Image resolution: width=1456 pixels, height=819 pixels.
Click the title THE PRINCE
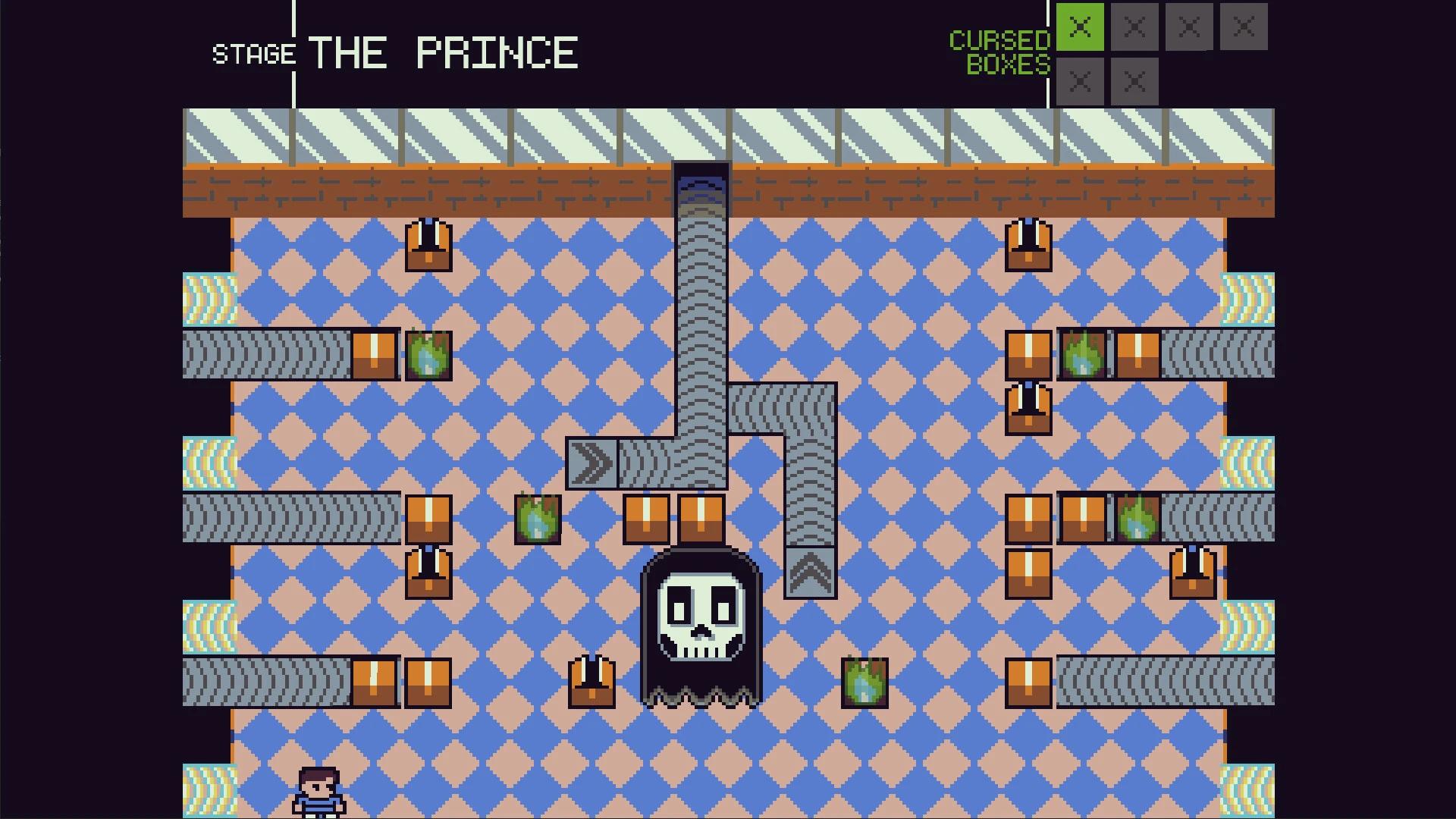[x=444, y=52]
